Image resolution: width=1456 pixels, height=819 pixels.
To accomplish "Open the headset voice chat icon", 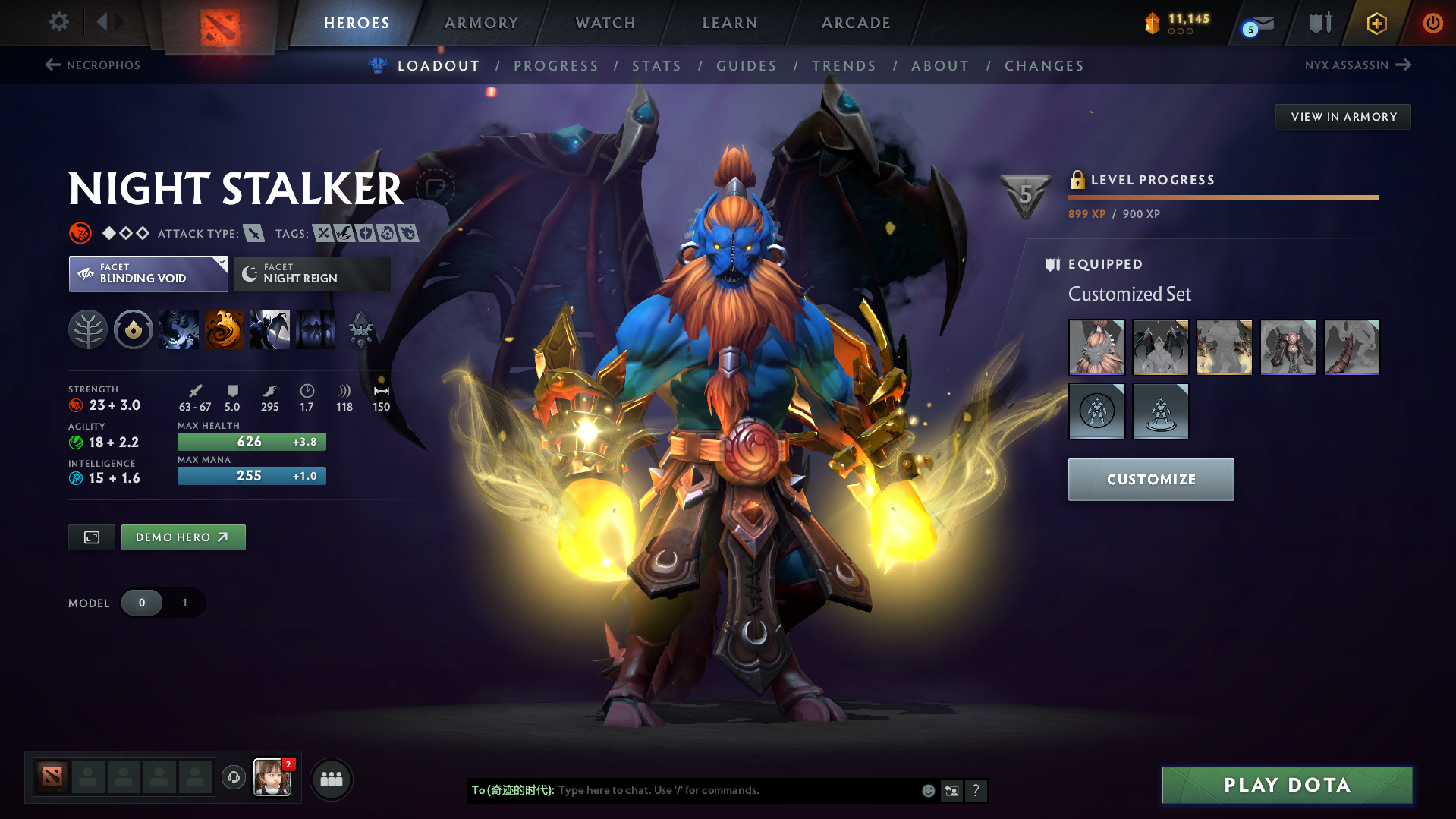I will (x=233, y=778).
